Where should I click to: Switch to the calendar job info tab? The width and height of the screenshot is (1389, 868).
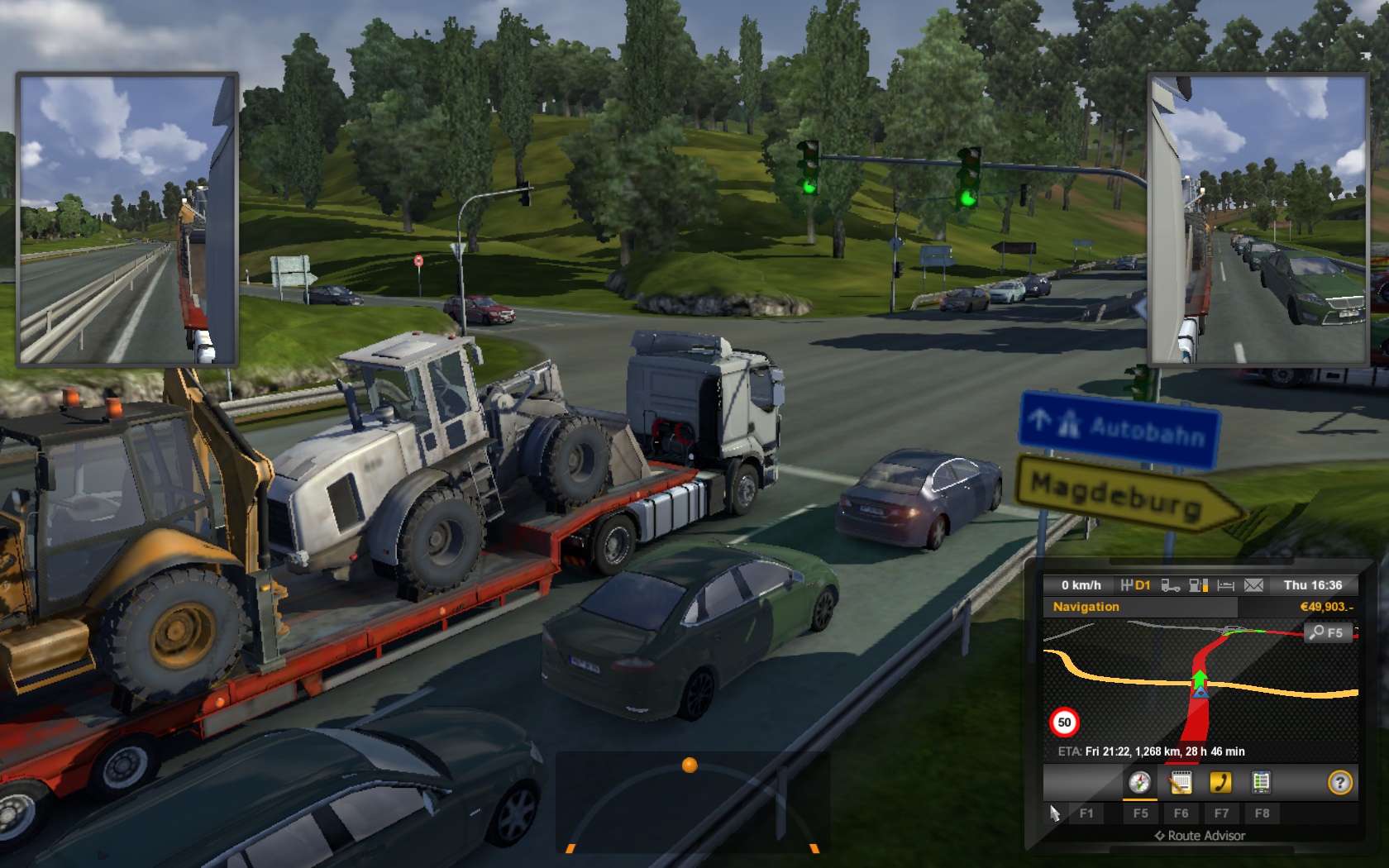pyautogui.click(x=1181, y=782)
